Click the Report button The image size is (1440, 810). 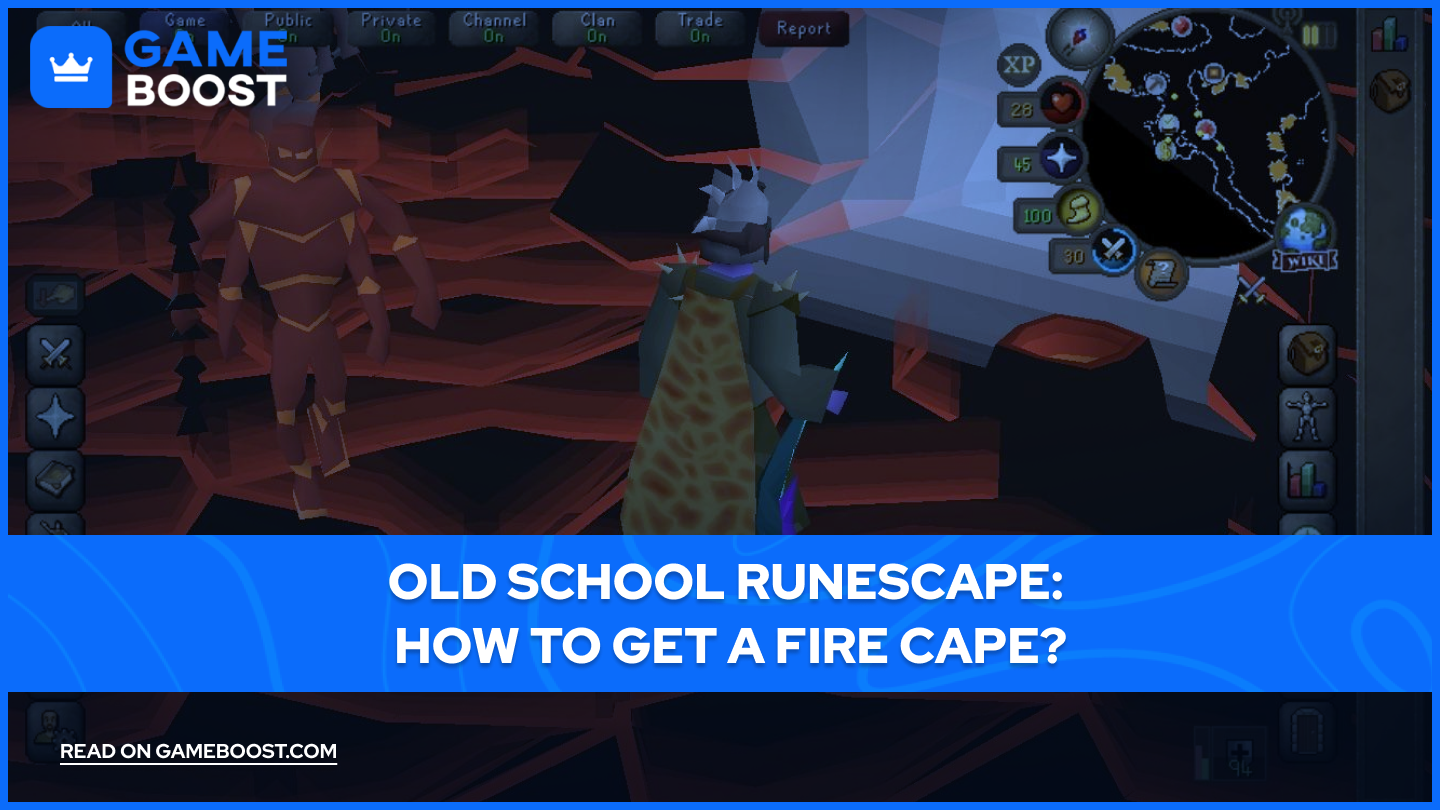[x=804, y=29]
